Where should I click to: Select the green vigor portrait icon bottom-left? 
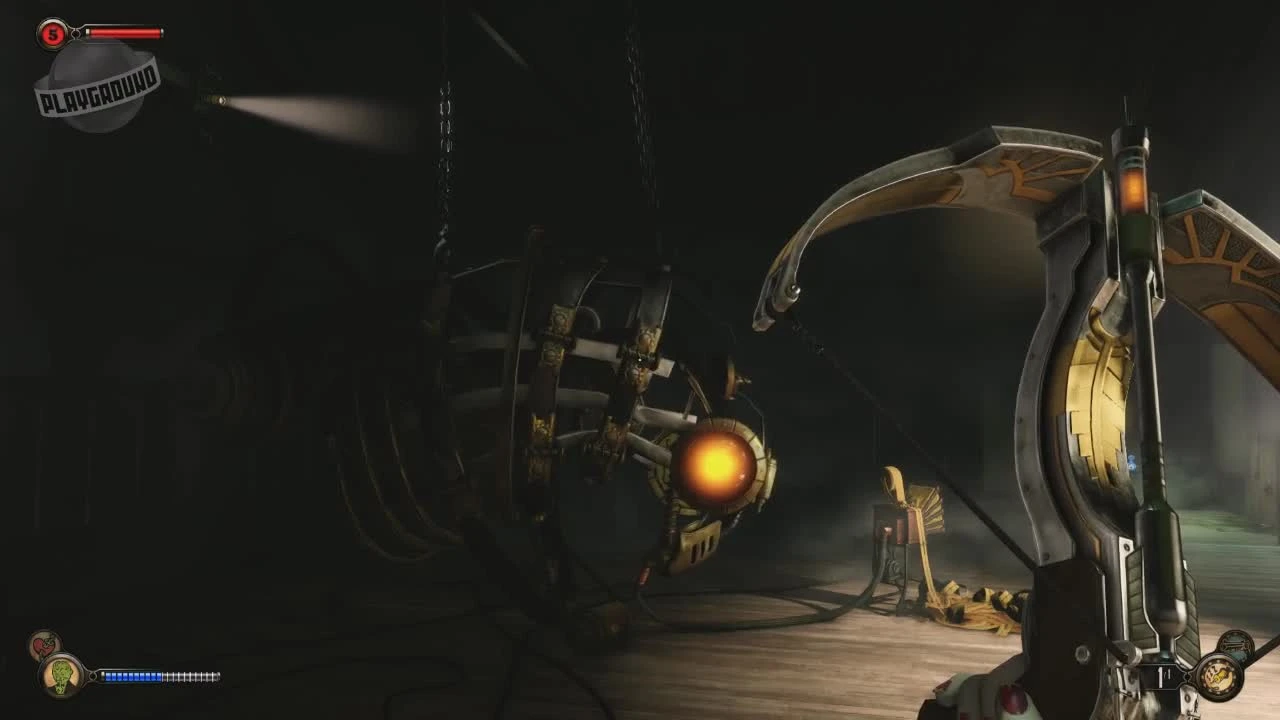[x=60, y=675]
